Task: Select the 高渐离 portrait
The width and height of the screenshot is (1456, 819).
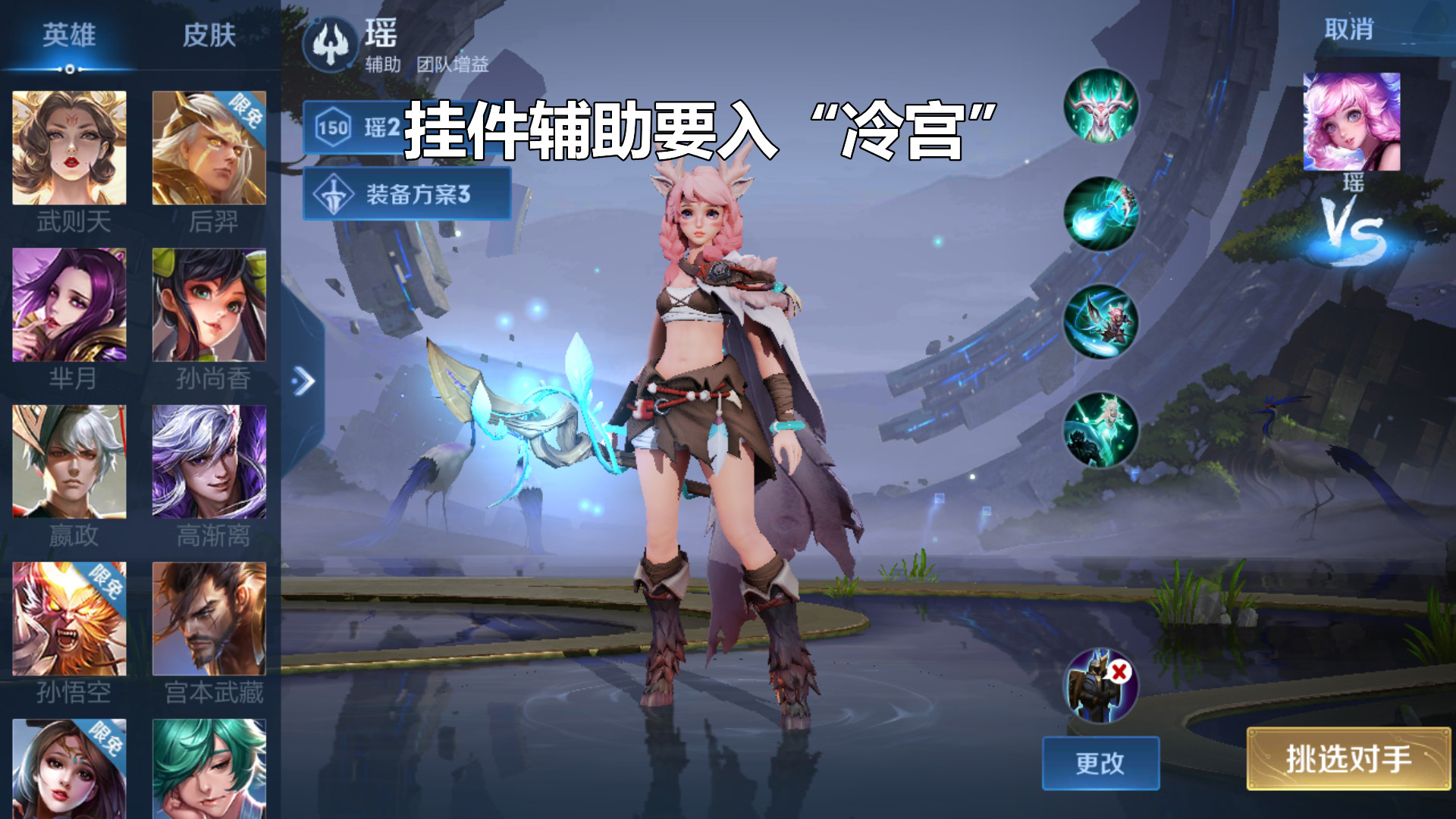Action: click(x=209, y=462)
